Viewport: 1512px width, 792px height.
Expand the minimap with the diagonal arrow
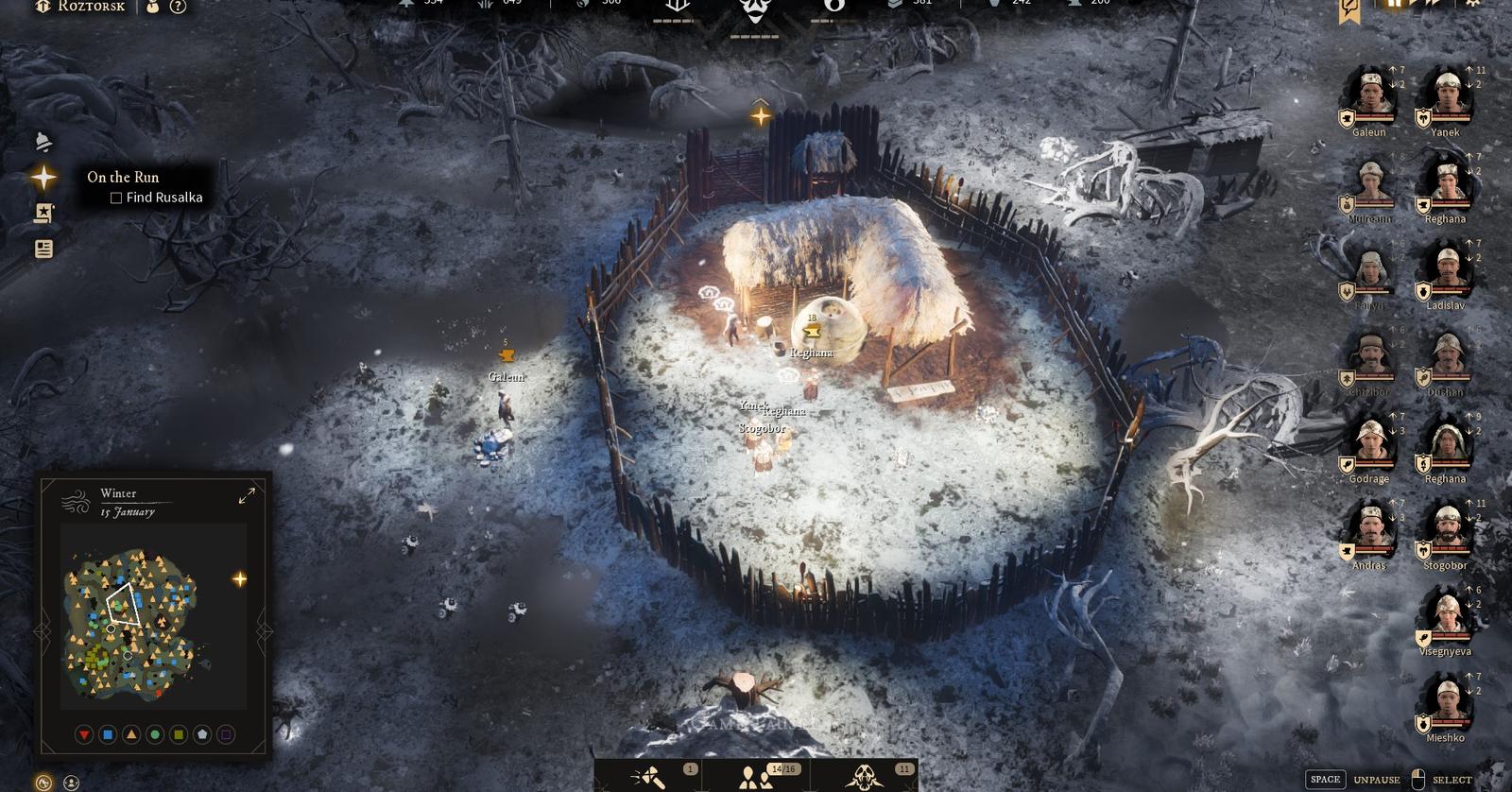(x=249, y=493)
